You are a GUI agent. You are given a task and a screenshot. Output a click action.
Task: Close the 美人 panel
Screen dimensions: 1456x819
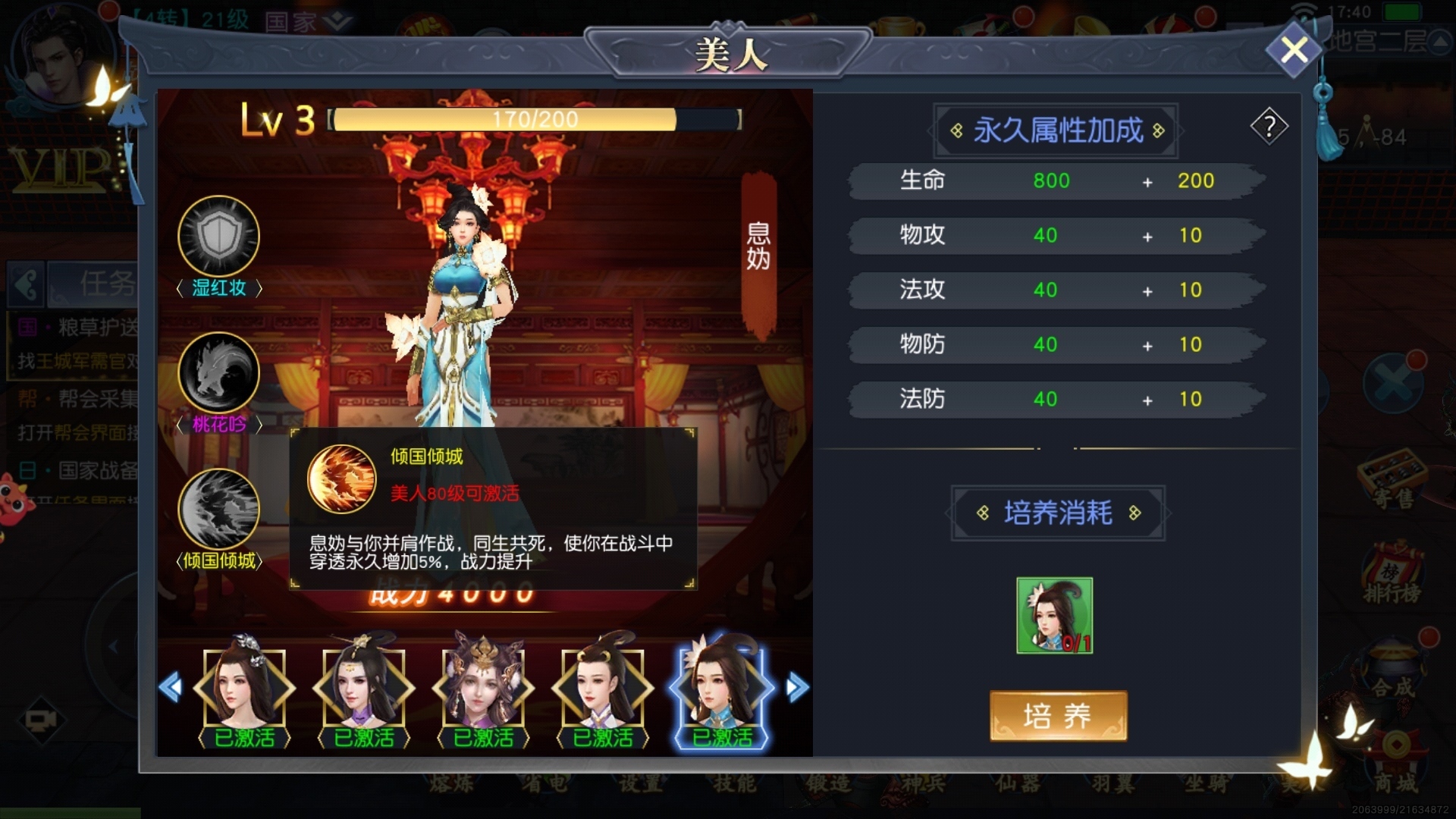[1294, 50]
